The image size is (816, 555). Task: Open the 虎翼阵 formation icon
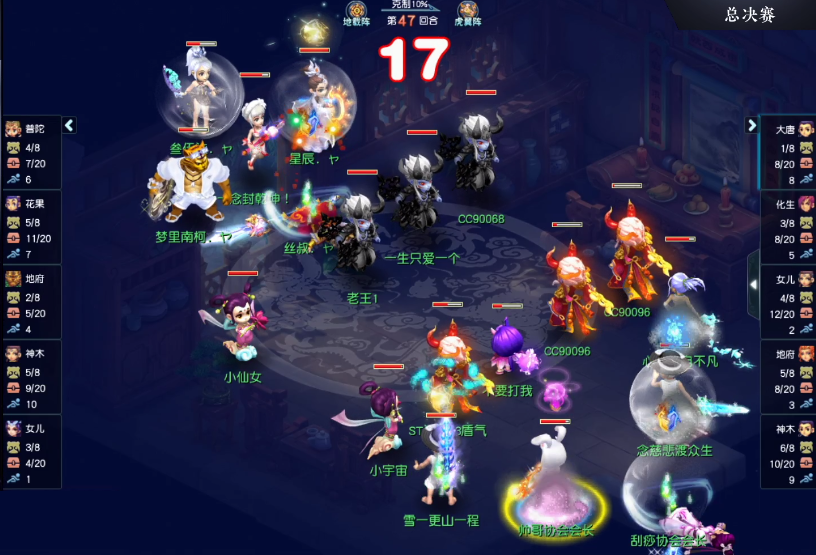(x=468, y=11)
